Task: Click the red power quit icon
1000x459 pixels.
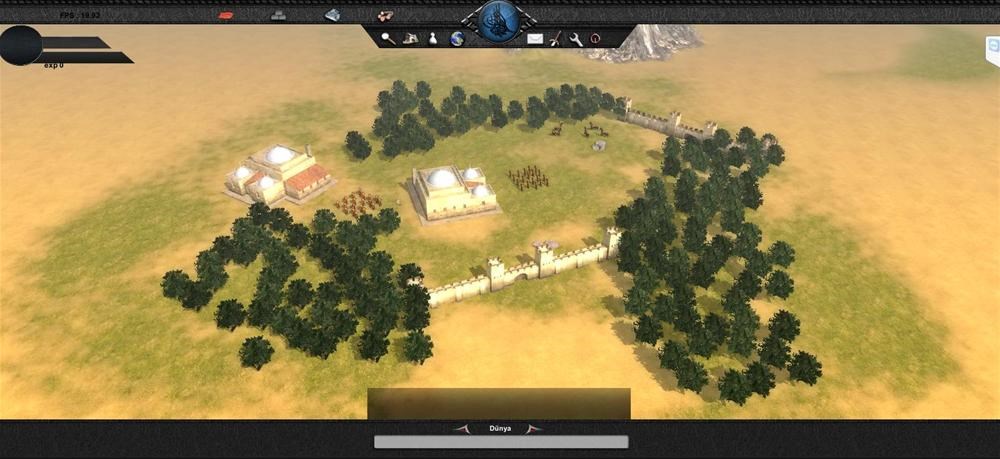Action: pyautogui.click(x=595, y=38)
